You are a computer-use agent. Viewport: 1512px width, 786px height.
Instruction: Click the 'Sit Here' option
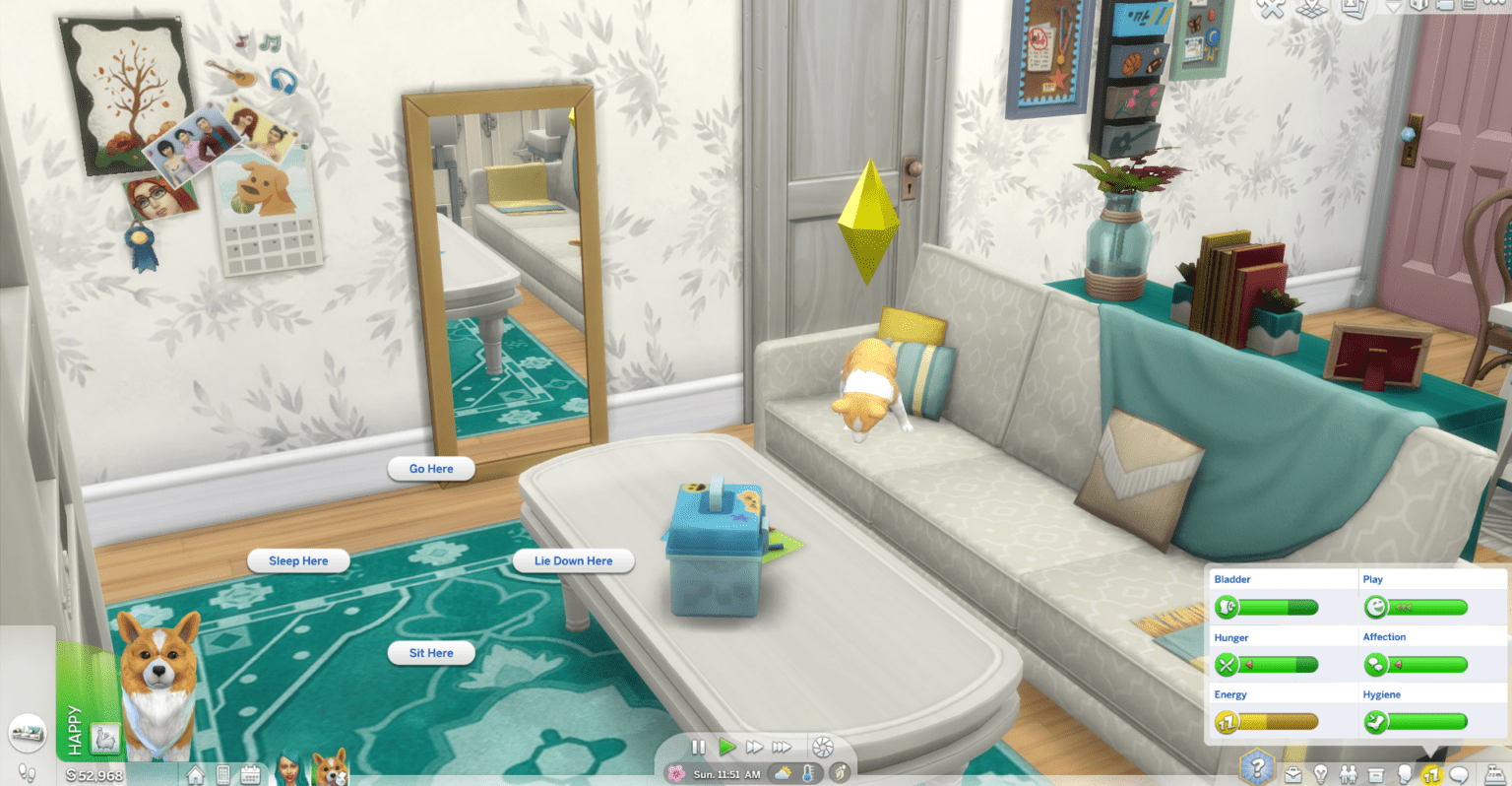431,652
